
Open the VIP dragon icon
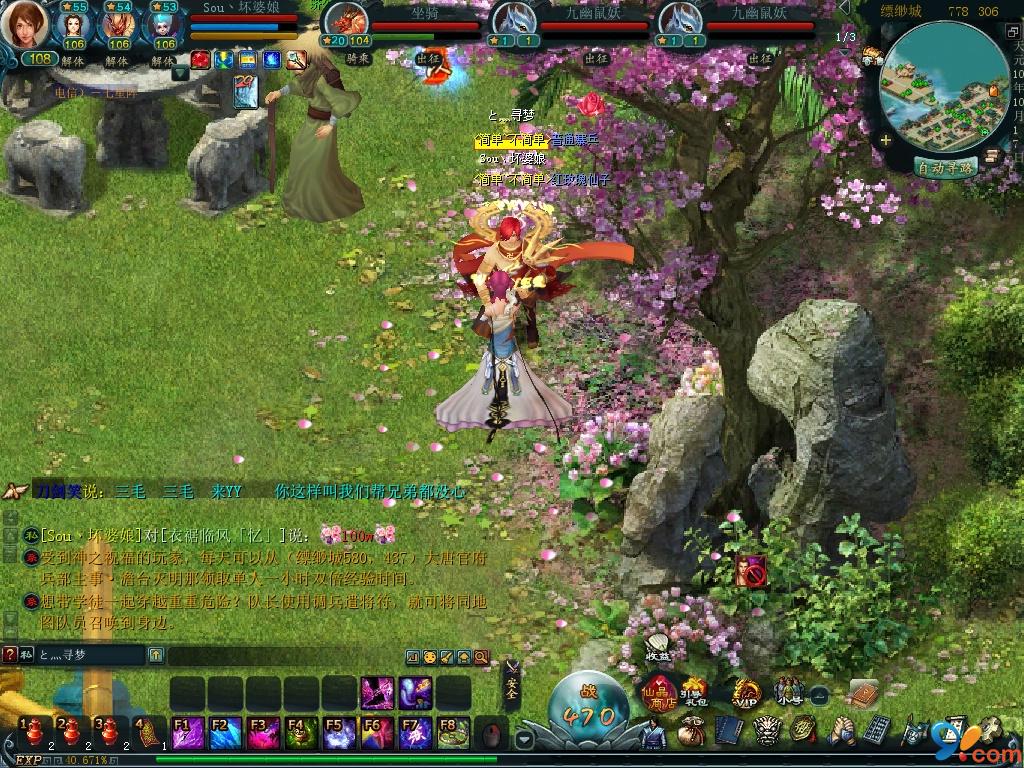click(x=744, y=691)
